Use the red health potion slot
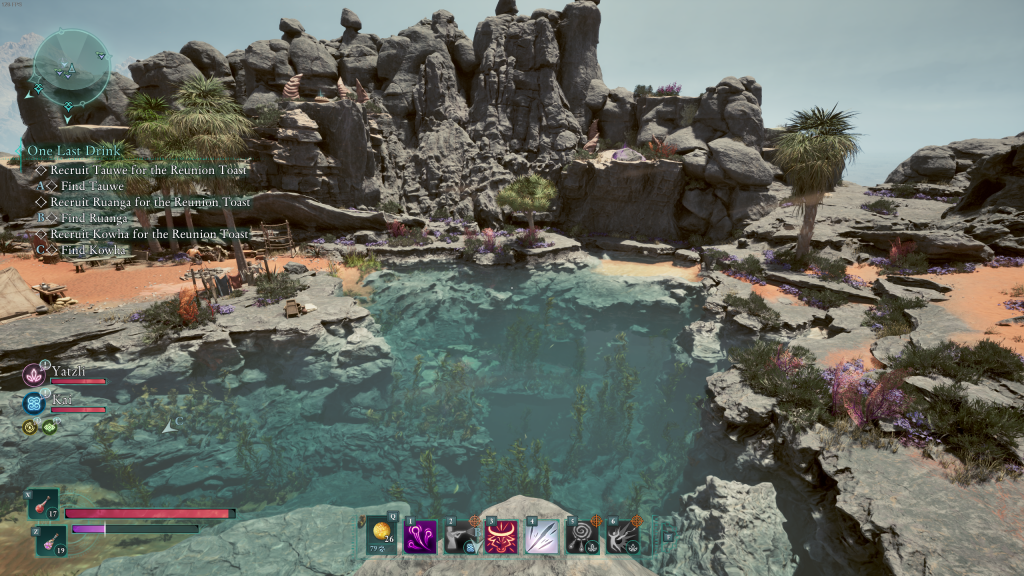Screen dimensions: 1024x576 [45, 504]
